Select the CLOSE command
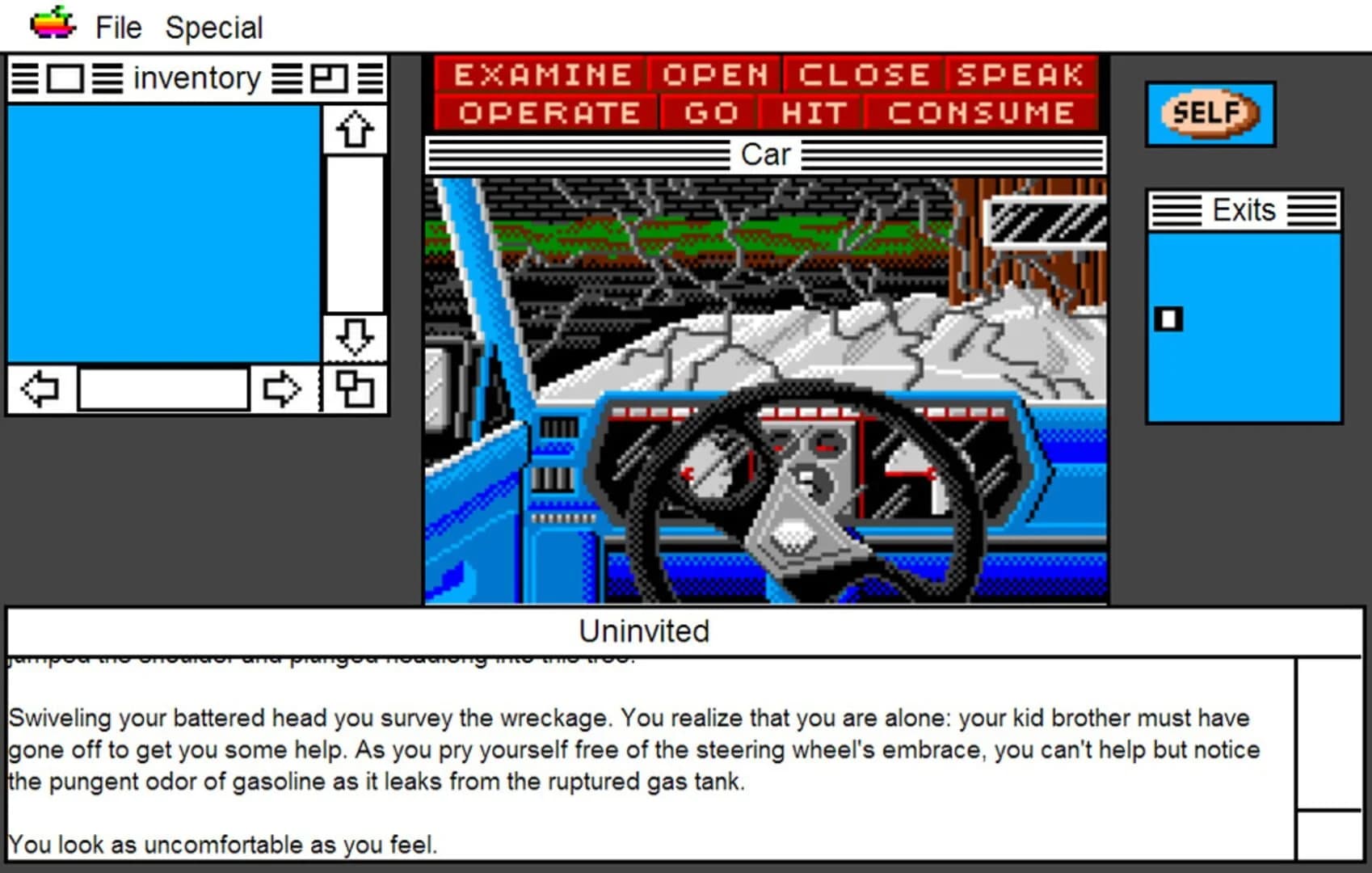 point(862,74)
